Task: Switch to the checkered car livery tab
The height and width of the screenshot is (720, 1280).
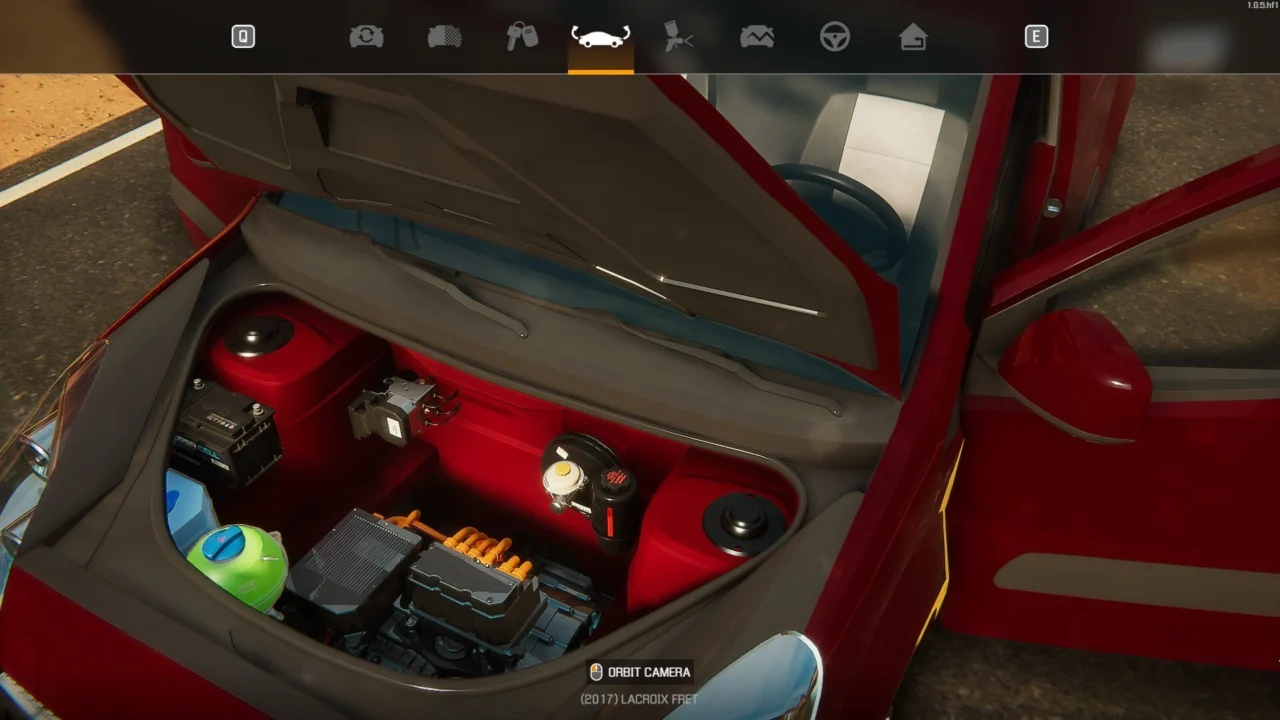Action: pyautogui.click(x=444, y=37)
